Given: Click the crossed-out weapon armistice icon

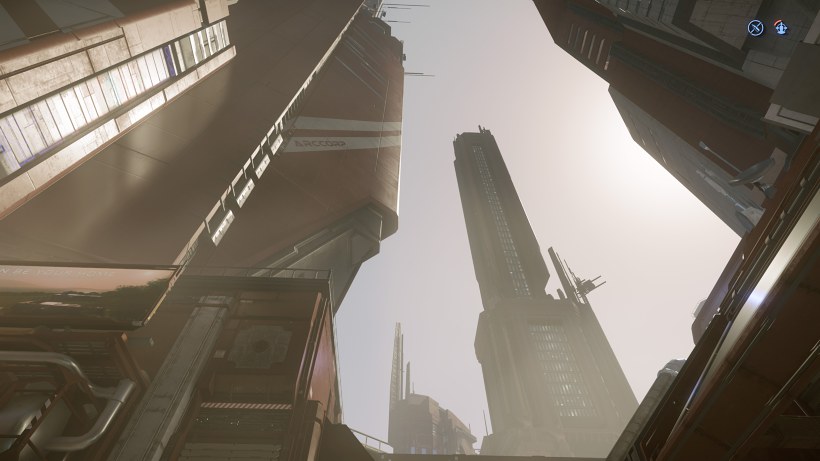Looking at the screenshot, I should (x=756, y=28).
